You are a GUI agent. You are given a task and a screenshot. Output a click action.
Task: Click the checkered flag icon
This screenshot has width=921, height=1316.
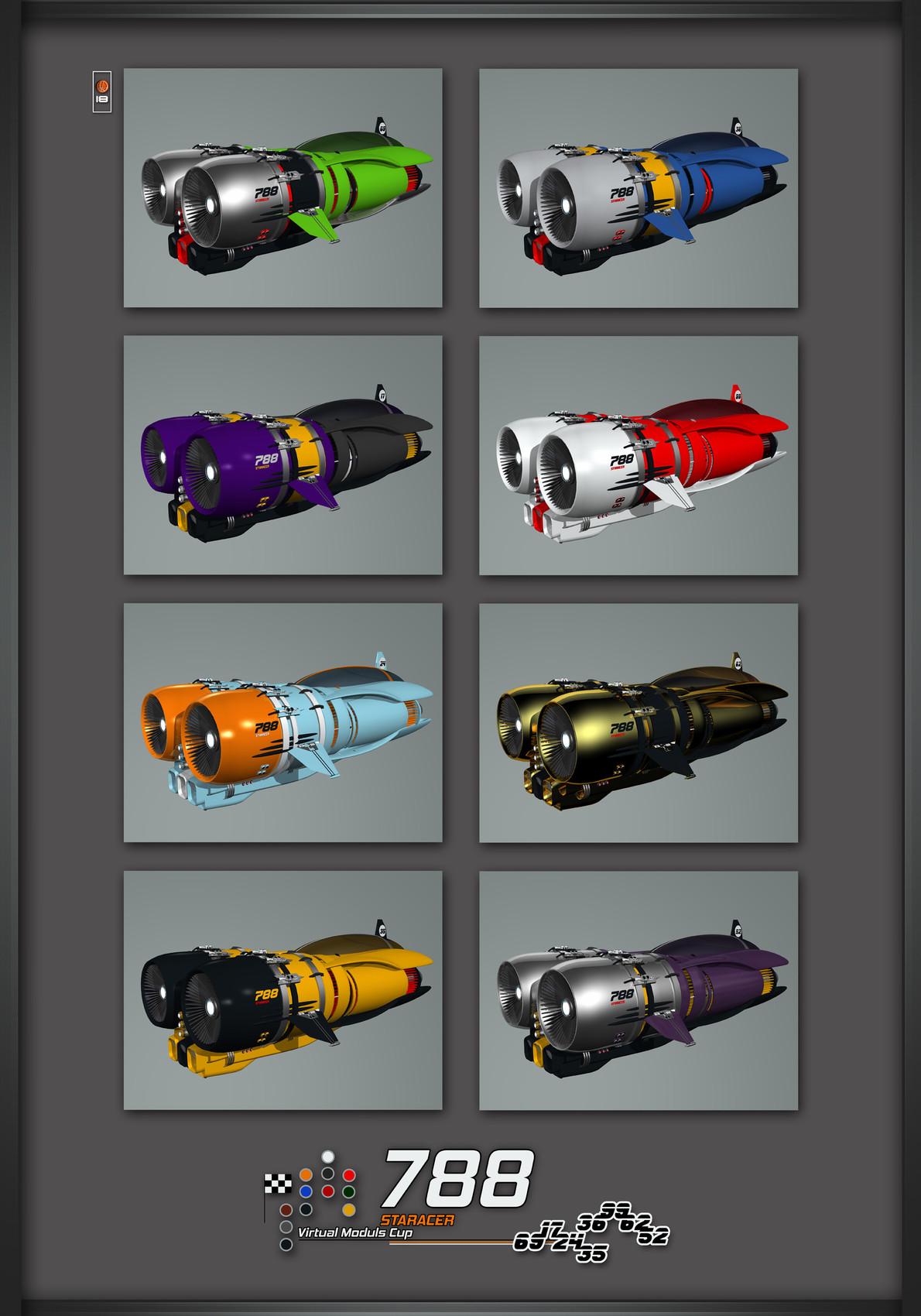pos(278,1184)
